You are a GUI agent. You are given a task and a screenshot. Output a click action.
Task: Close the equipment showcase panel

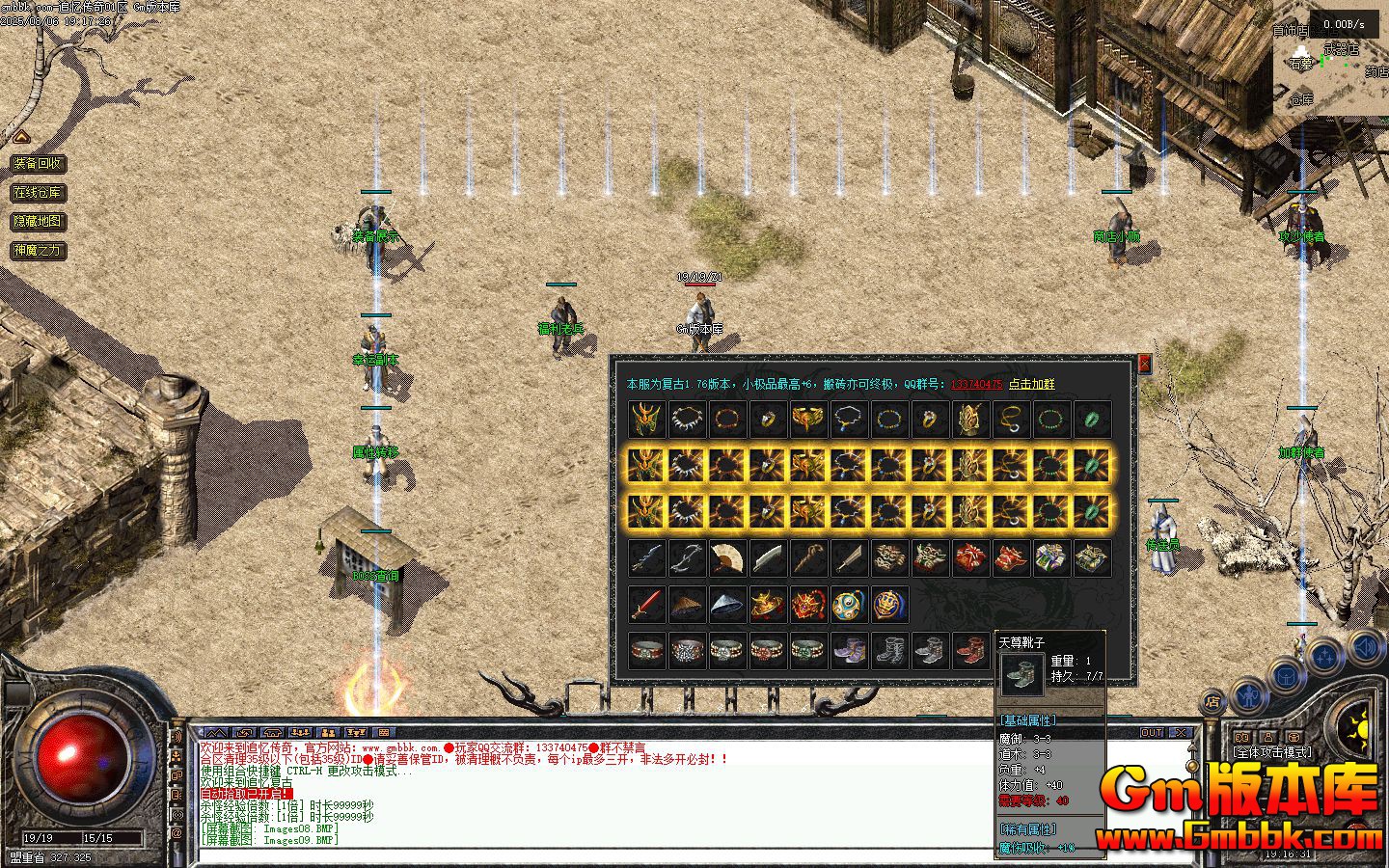tap(1145, 364)
